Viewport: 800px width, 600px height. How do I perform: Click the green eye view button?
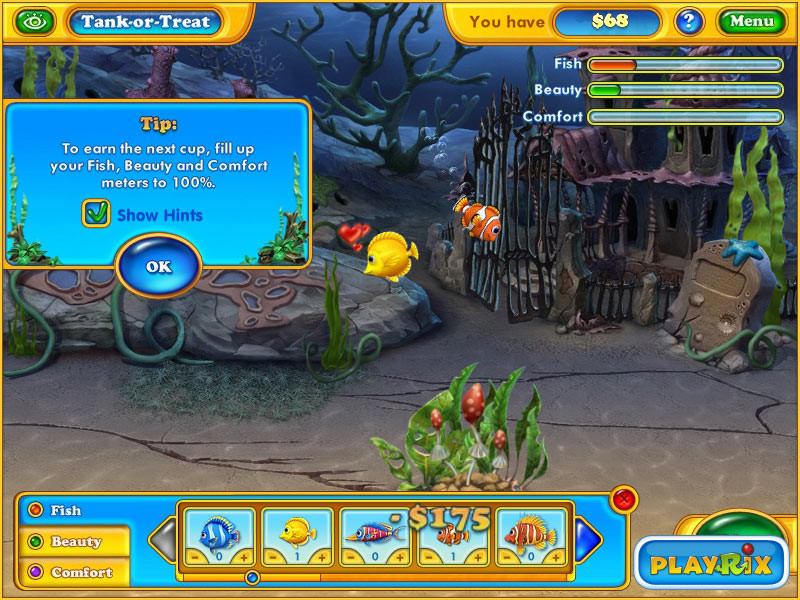[36, 20]
